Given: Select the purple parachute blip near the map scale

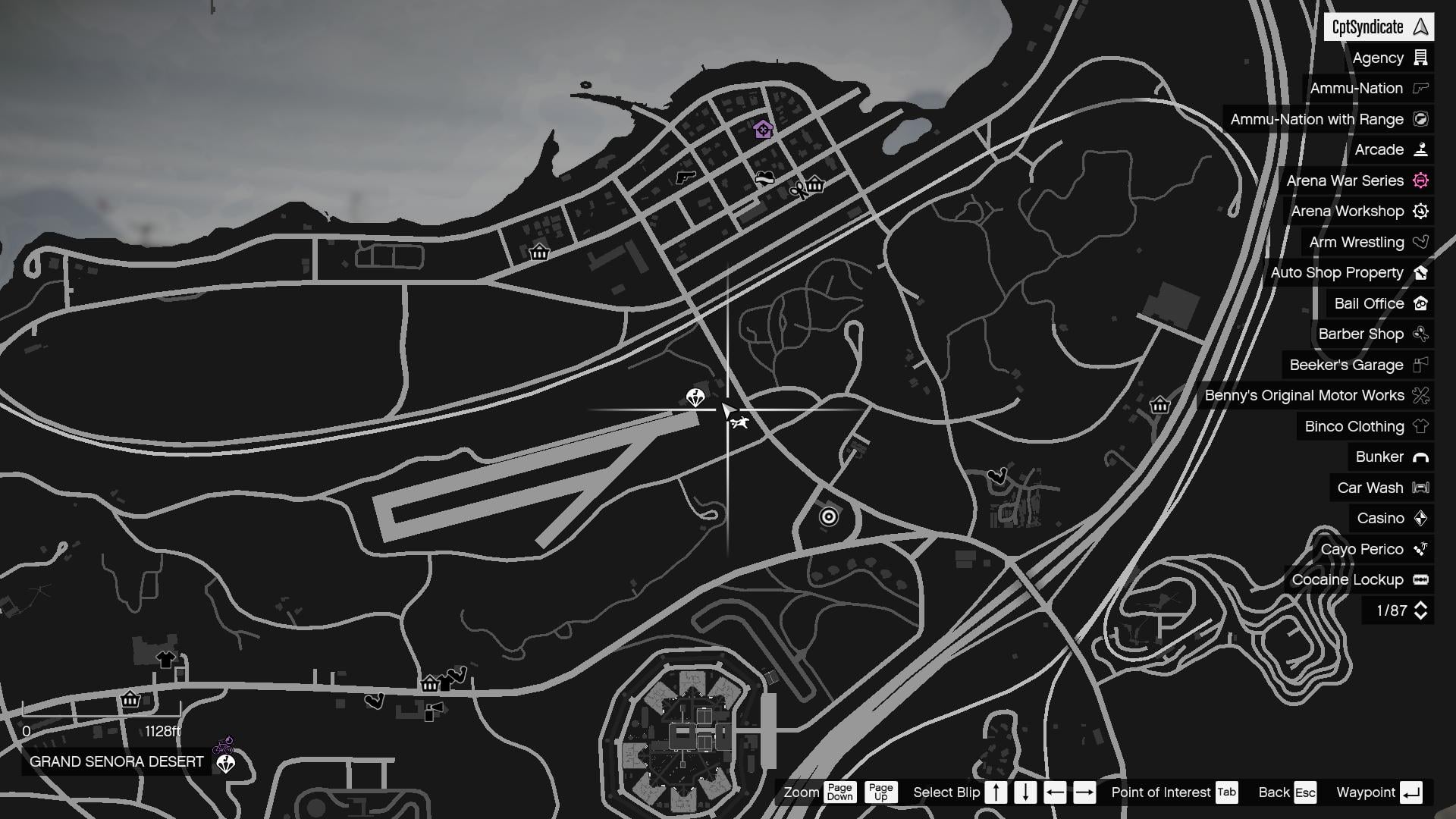Looking at the screenshot, I should click(224, 763).
